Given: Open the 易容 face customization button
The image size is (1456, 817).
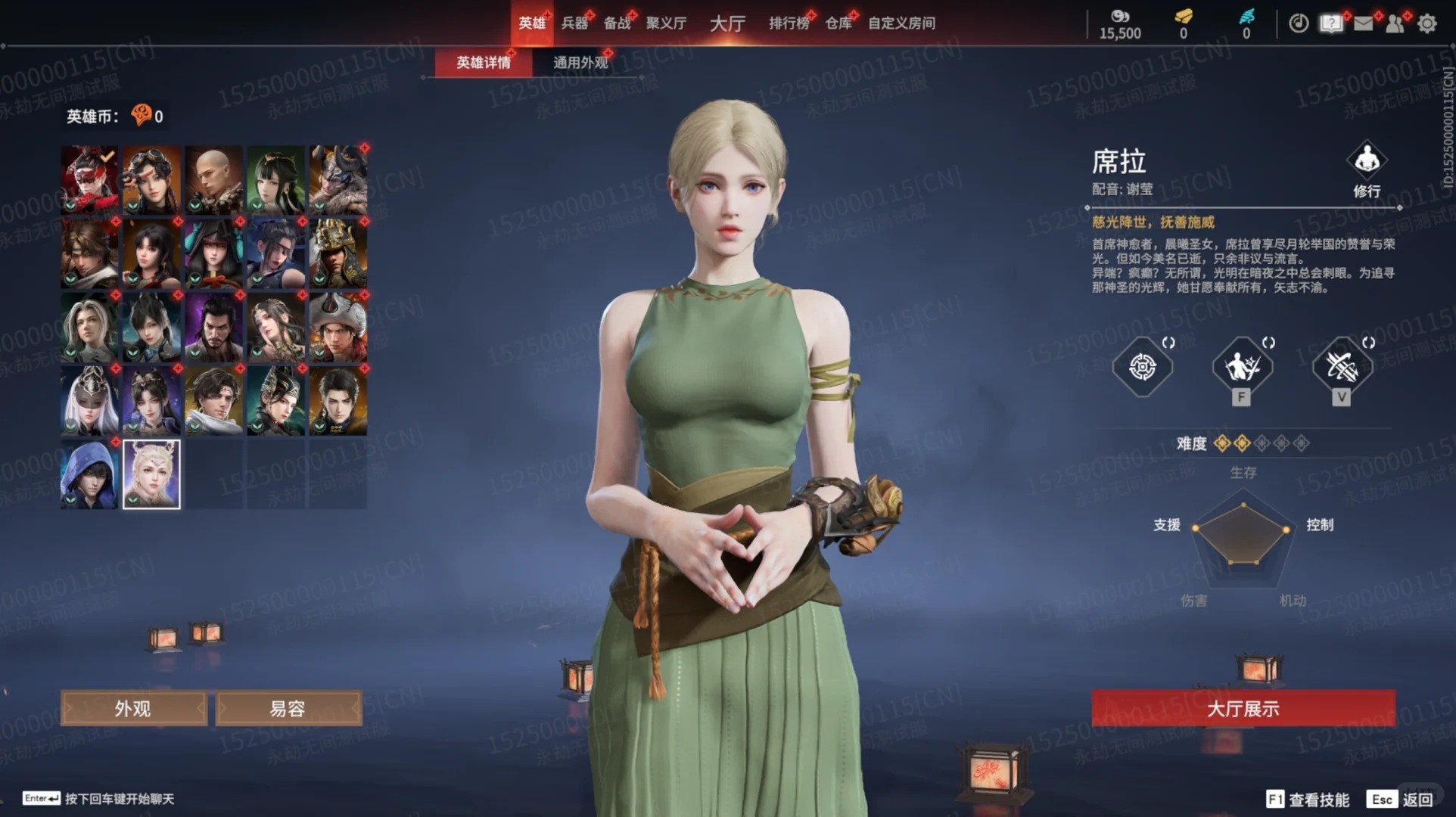Looking at the screenshot, I should (x=288, y=709).
